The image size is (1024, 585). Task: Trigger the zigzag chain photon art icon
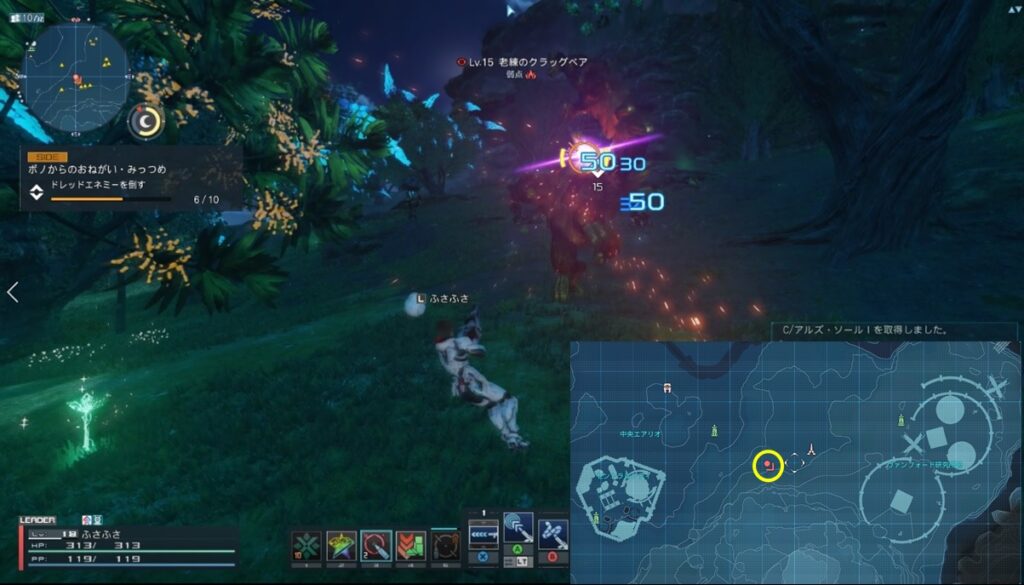pos(552,534)
